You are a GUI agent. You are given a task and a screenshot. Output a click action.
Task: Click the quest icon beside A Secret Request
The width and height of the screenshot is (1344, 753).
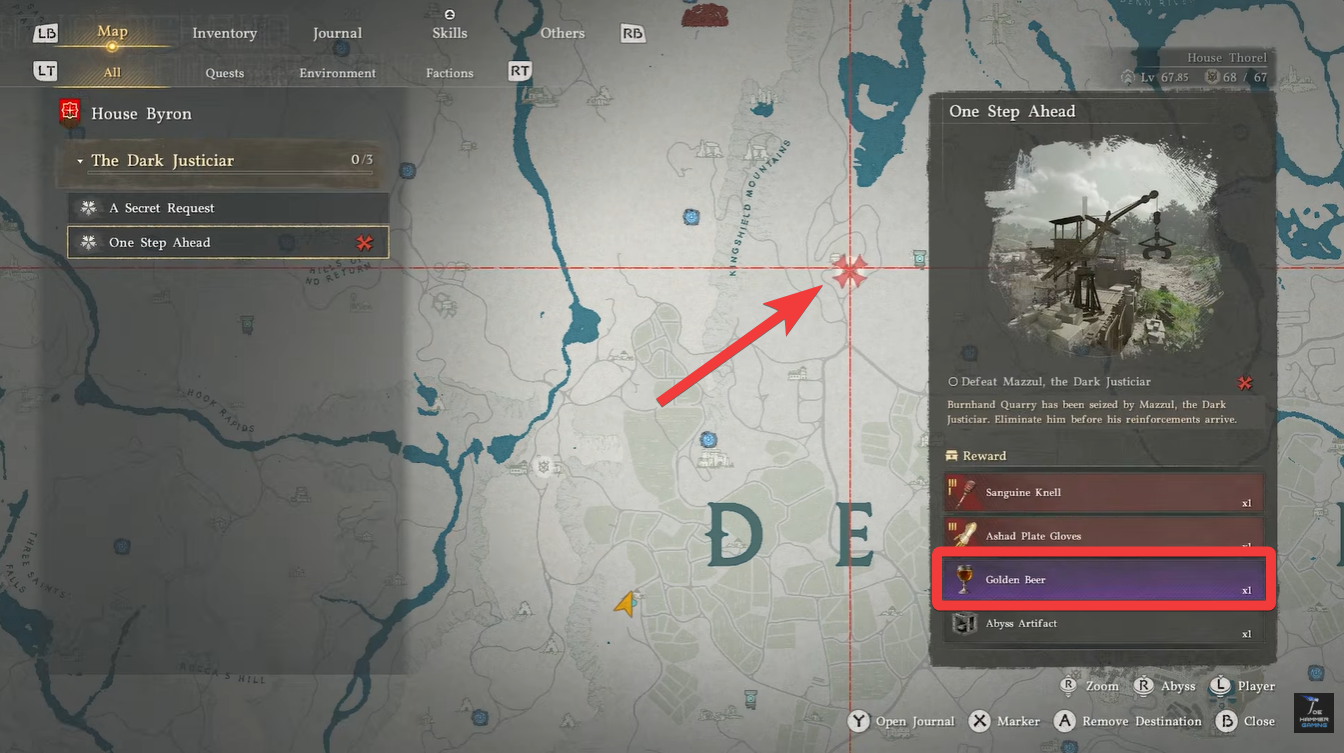(88, 208)
